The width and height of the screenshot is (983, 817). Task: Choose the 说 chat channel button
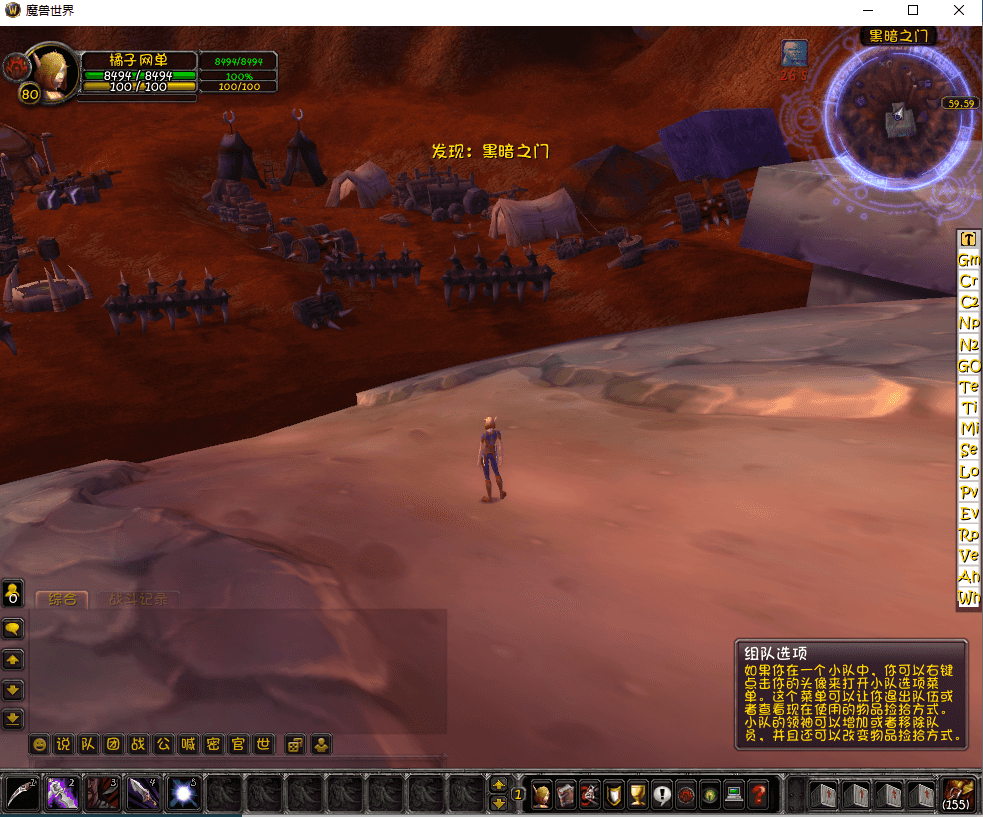[x=63, y=744]
